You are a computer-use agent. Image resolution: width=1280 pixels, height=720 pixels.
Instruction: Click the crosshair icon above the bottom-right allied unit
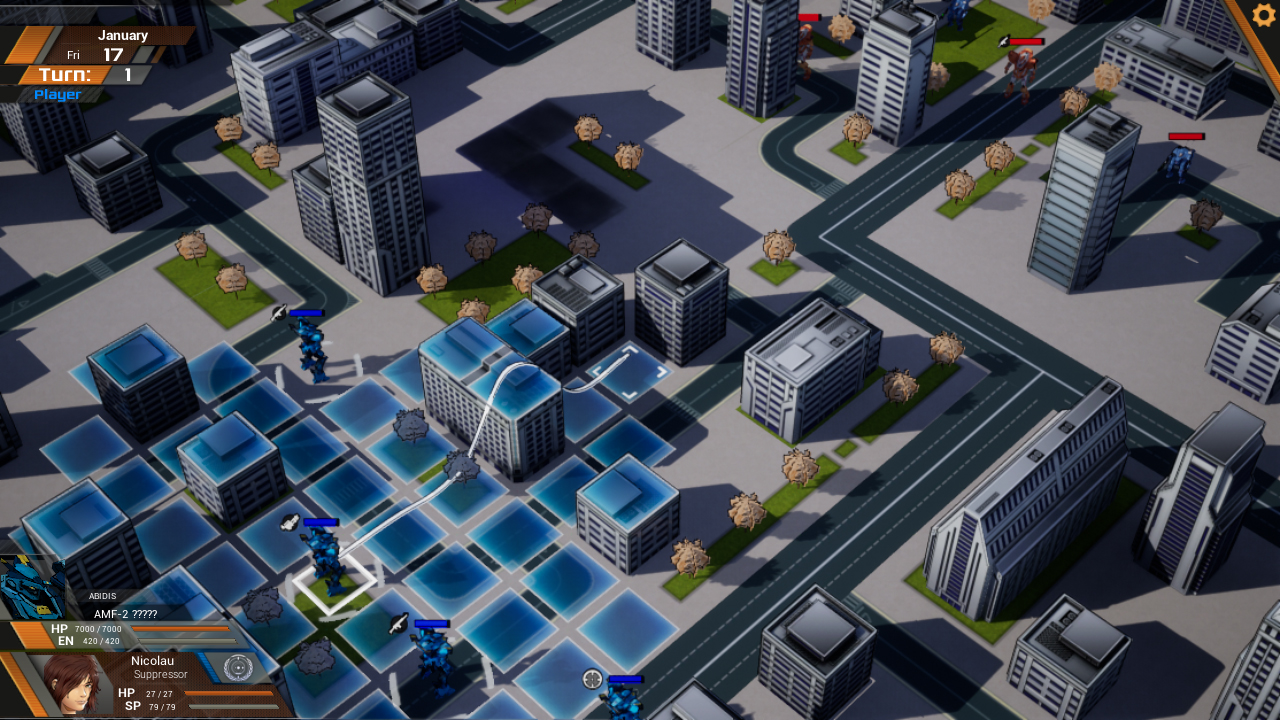pyautogui.click(x=591, y=679)
